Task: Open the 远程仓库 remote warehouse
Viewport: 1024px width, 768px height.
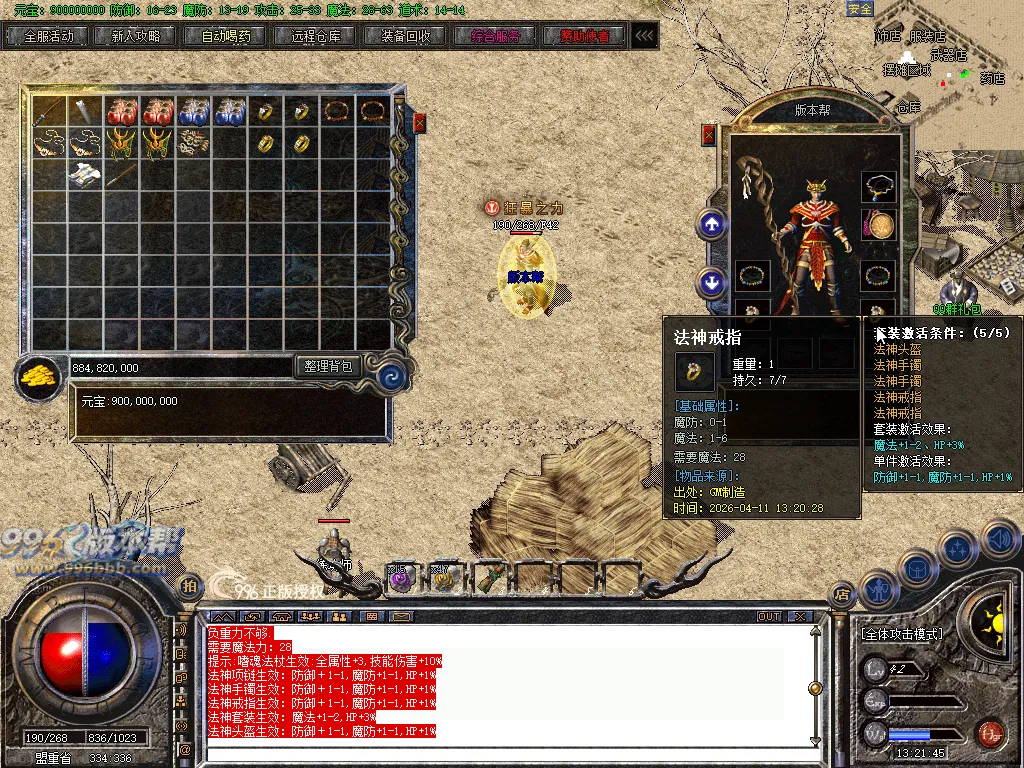Action: tap(316, 36)
